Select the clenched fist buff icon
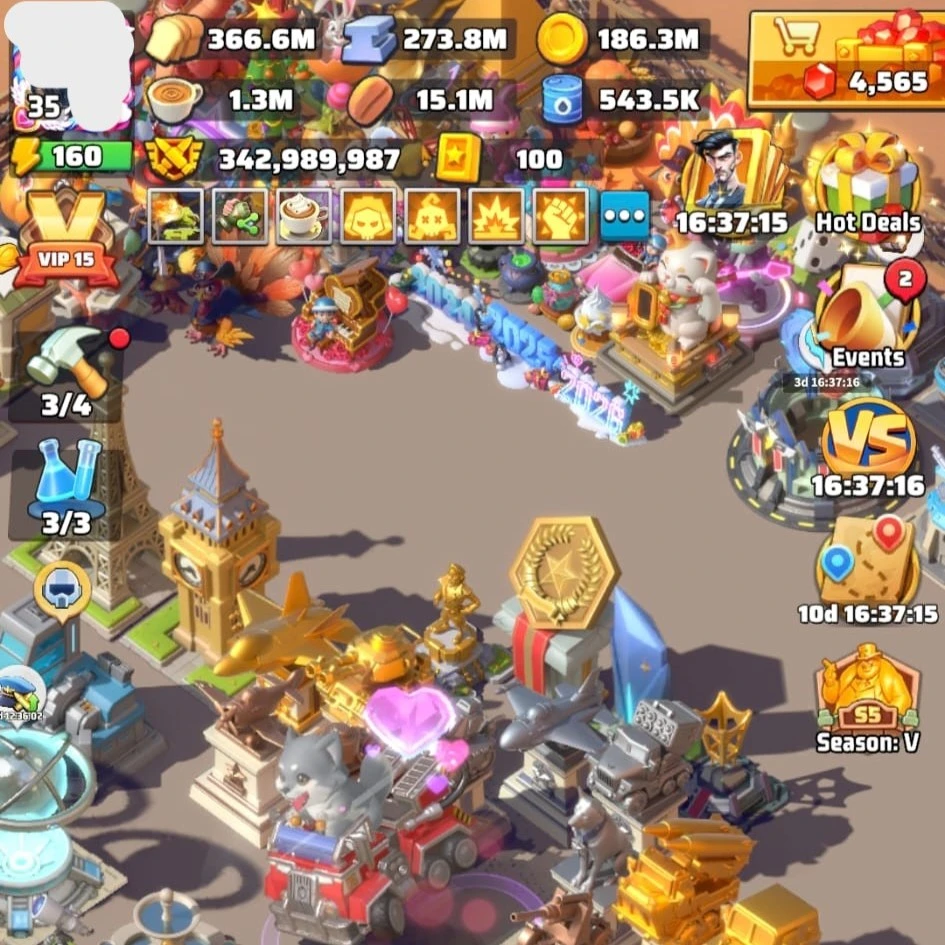945x945 pixels. pos(560,216)
